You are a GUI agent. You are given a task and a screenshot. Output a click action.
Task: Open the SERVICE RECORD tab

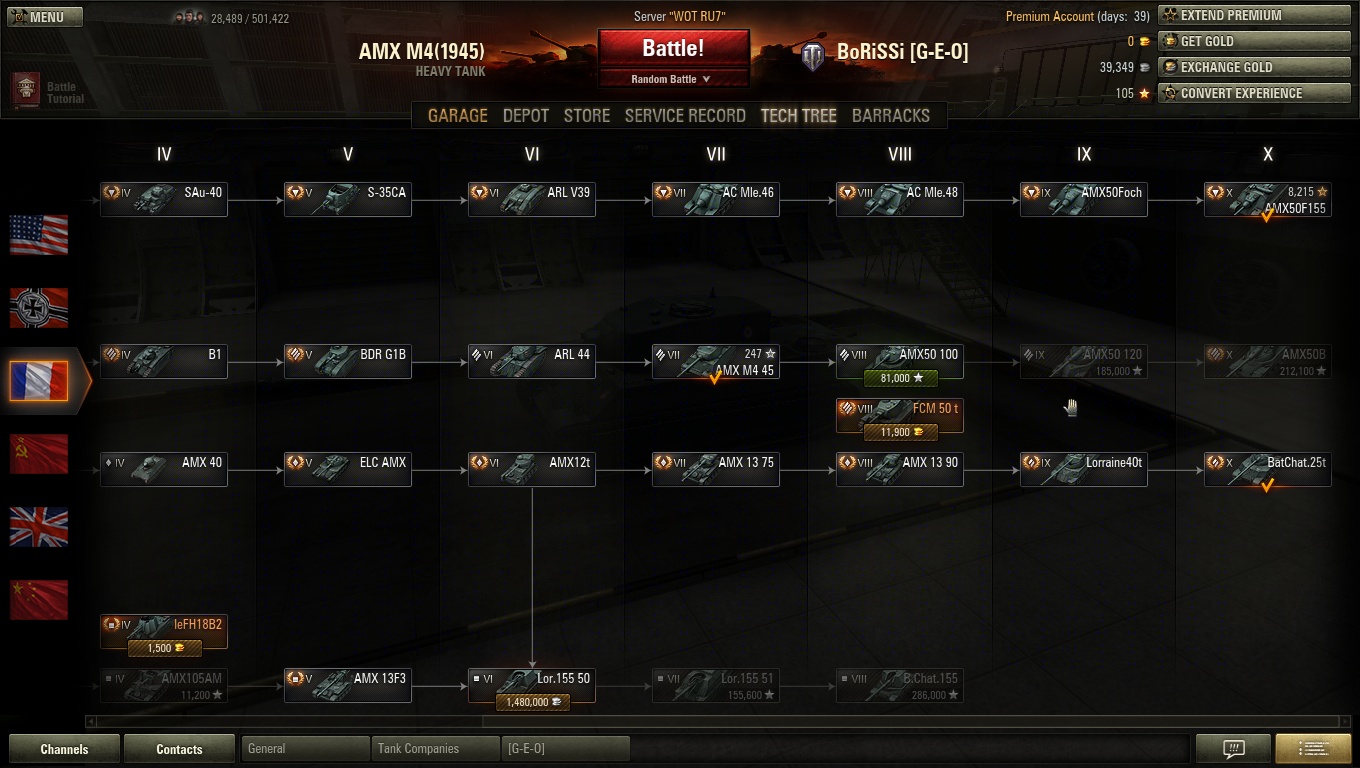(x=685, y=115)
